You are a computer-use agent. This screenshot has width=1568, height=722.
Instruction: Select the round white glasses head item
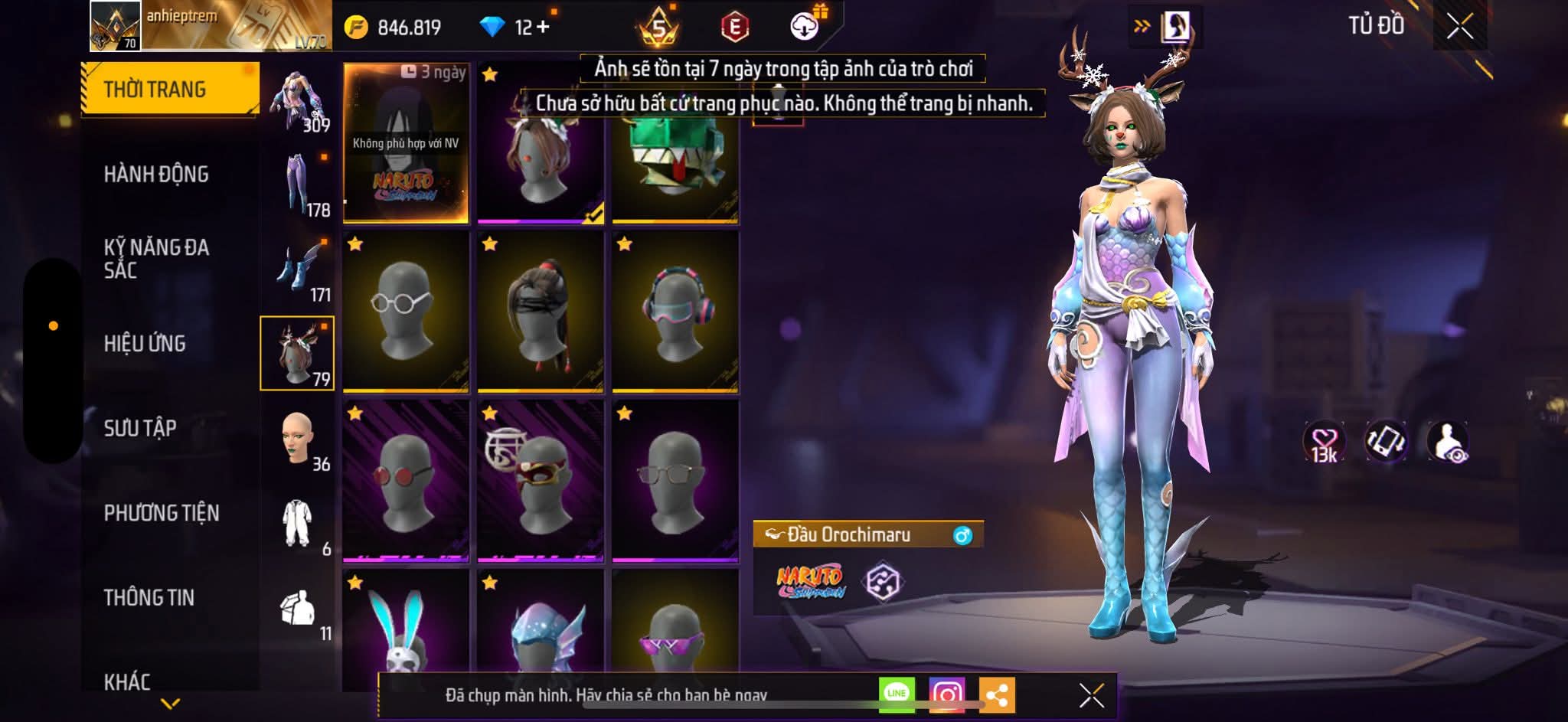tap(406, 311)
